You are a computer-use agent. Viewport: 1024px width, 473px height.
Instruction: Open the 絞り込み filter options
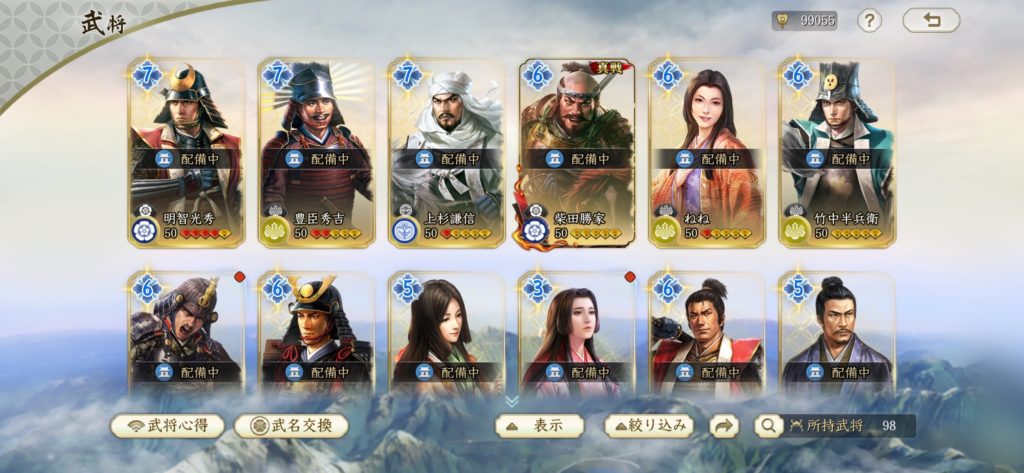coord(649,425)
